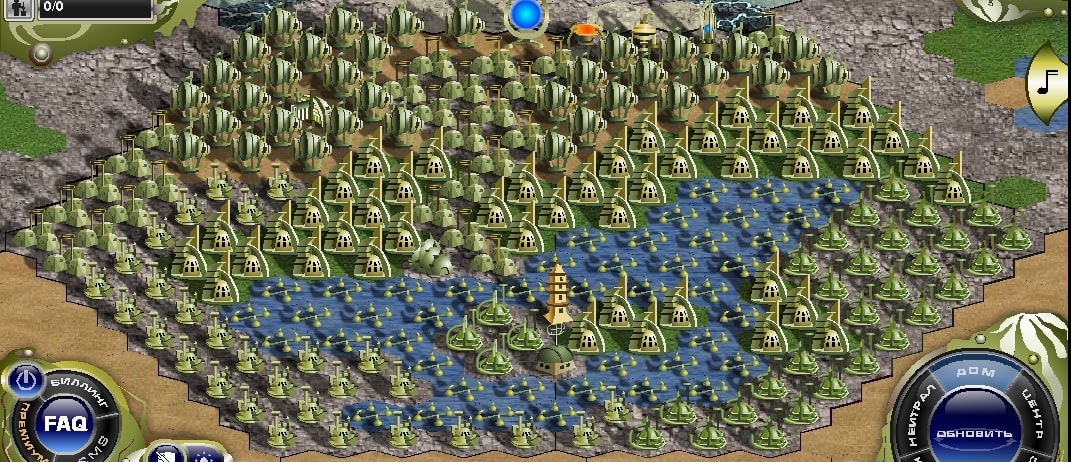Image resolution: width=1071 pixels, height=462 pixels.
Task: Click the power icon button
Action: tap(28, 379)
